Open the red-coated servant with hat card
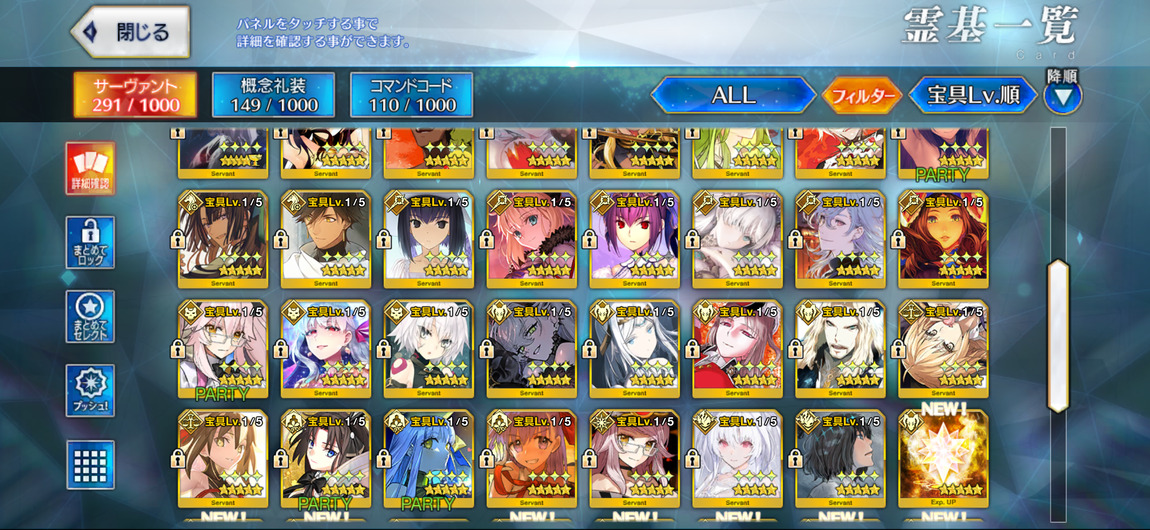The width and height of the screenshot is (1150, 530). (737, 346)
